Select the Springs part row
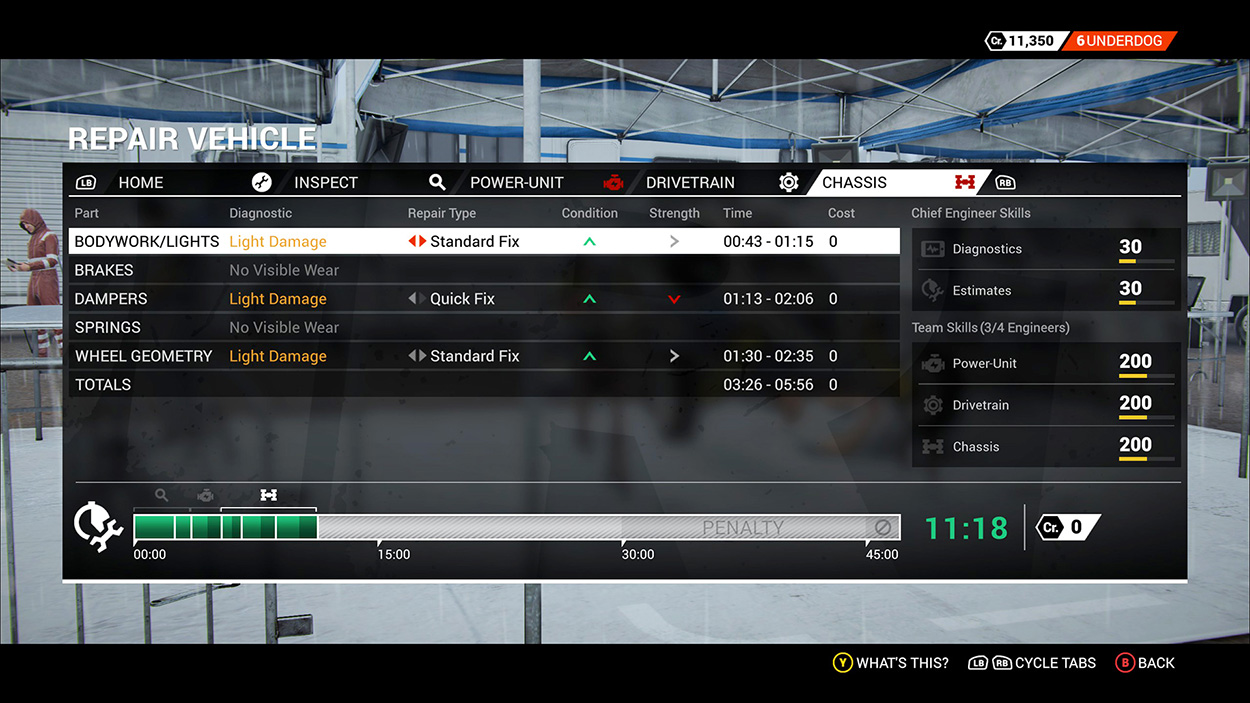Screen dimensions: 1250x703 pos(108,327)
